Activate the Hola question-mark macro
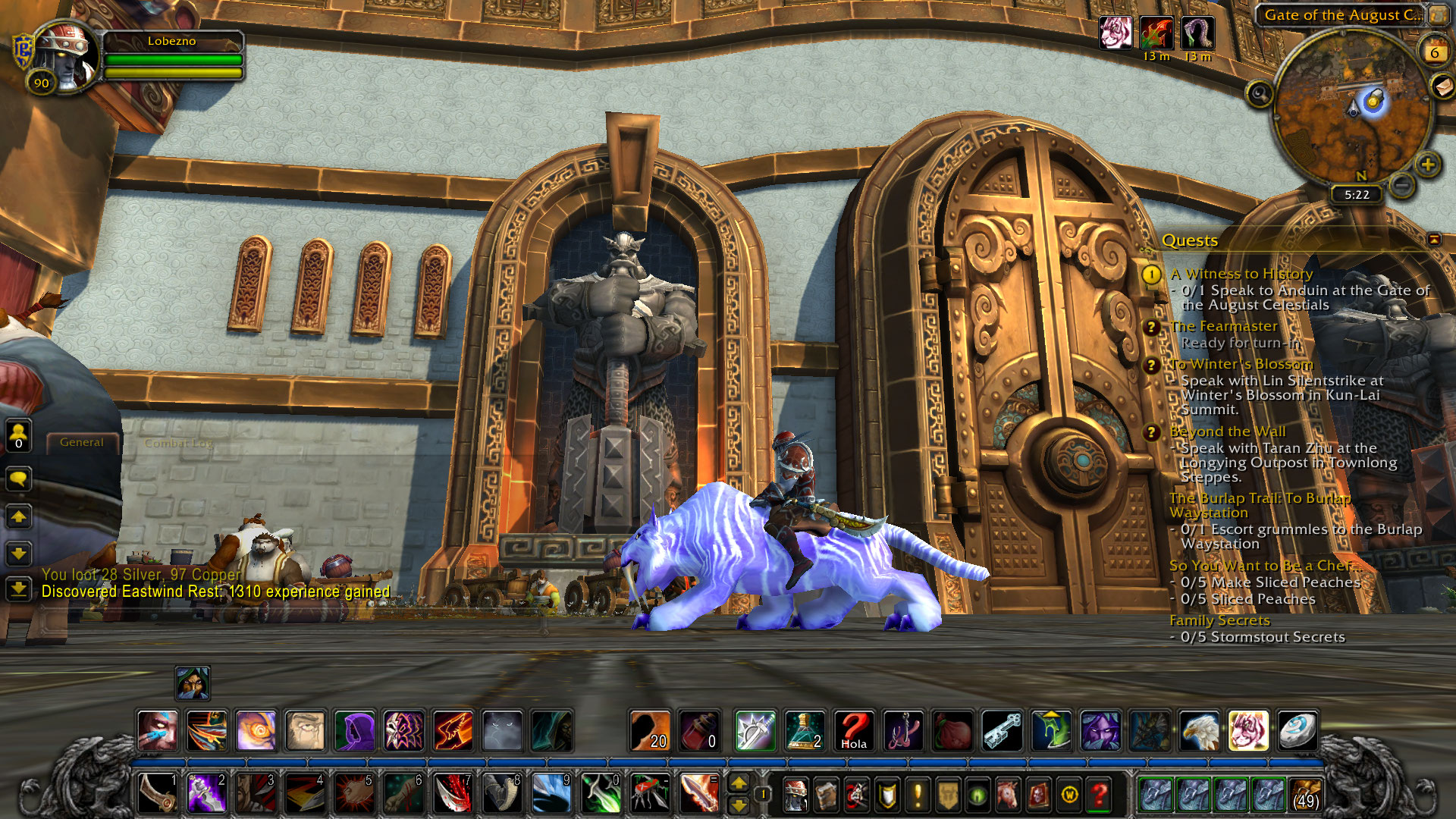The width and height of the screenshot is (1456, 819). point(854,731)
